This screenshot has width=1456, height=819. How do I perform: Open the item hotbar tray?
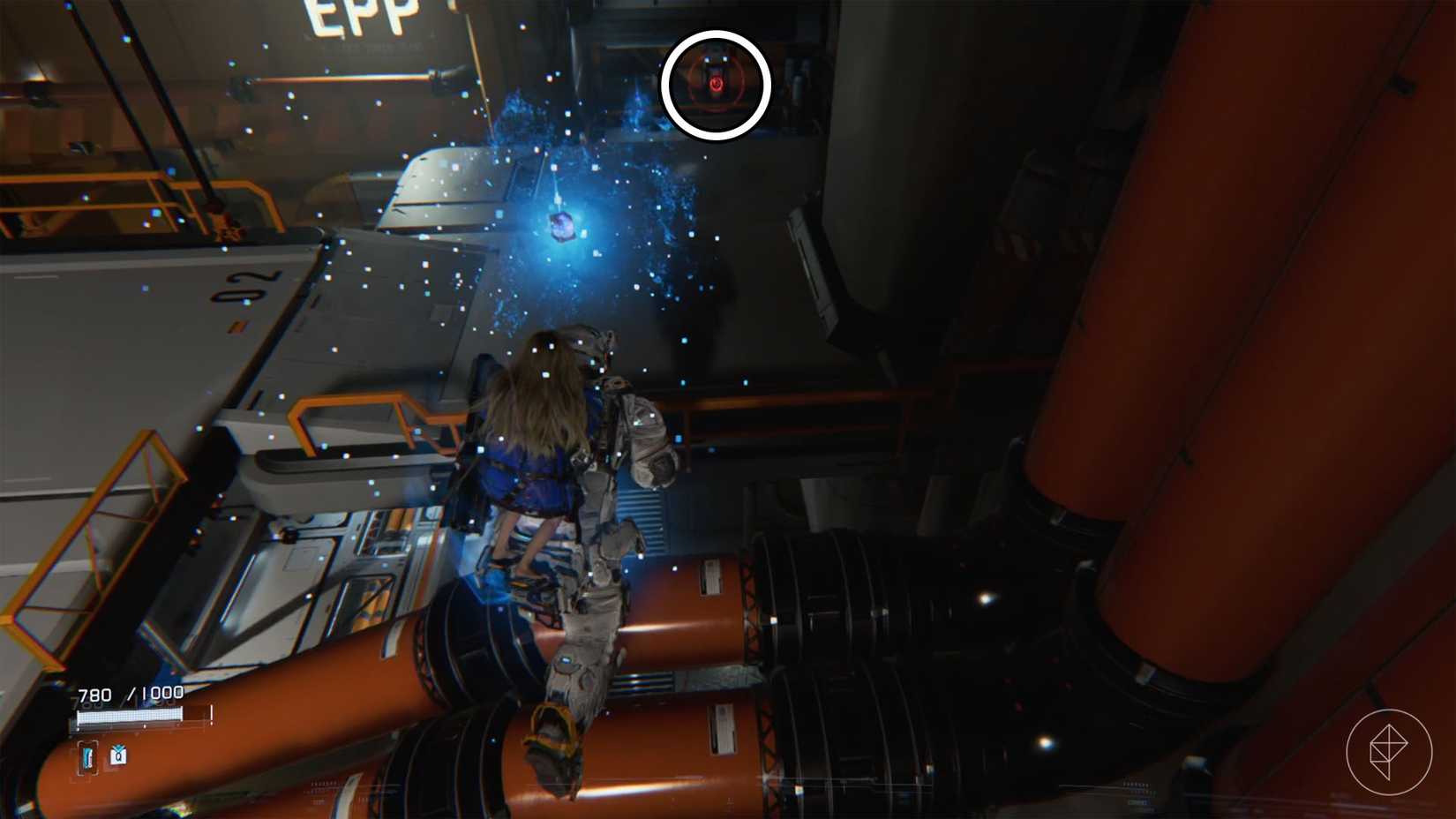[103, 755]
